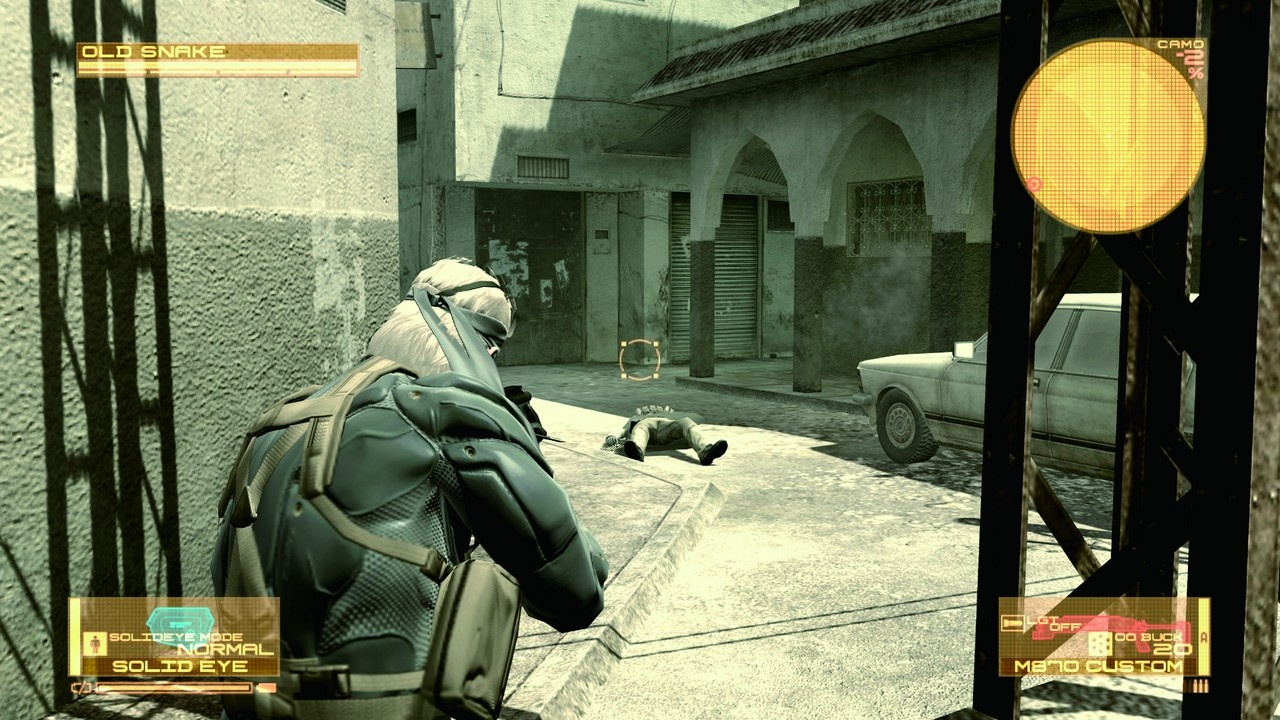This screenshot has height=720, width=1280.
Task: Click the M870 shotgun silhouette icon
Action: coord(1110,630)
